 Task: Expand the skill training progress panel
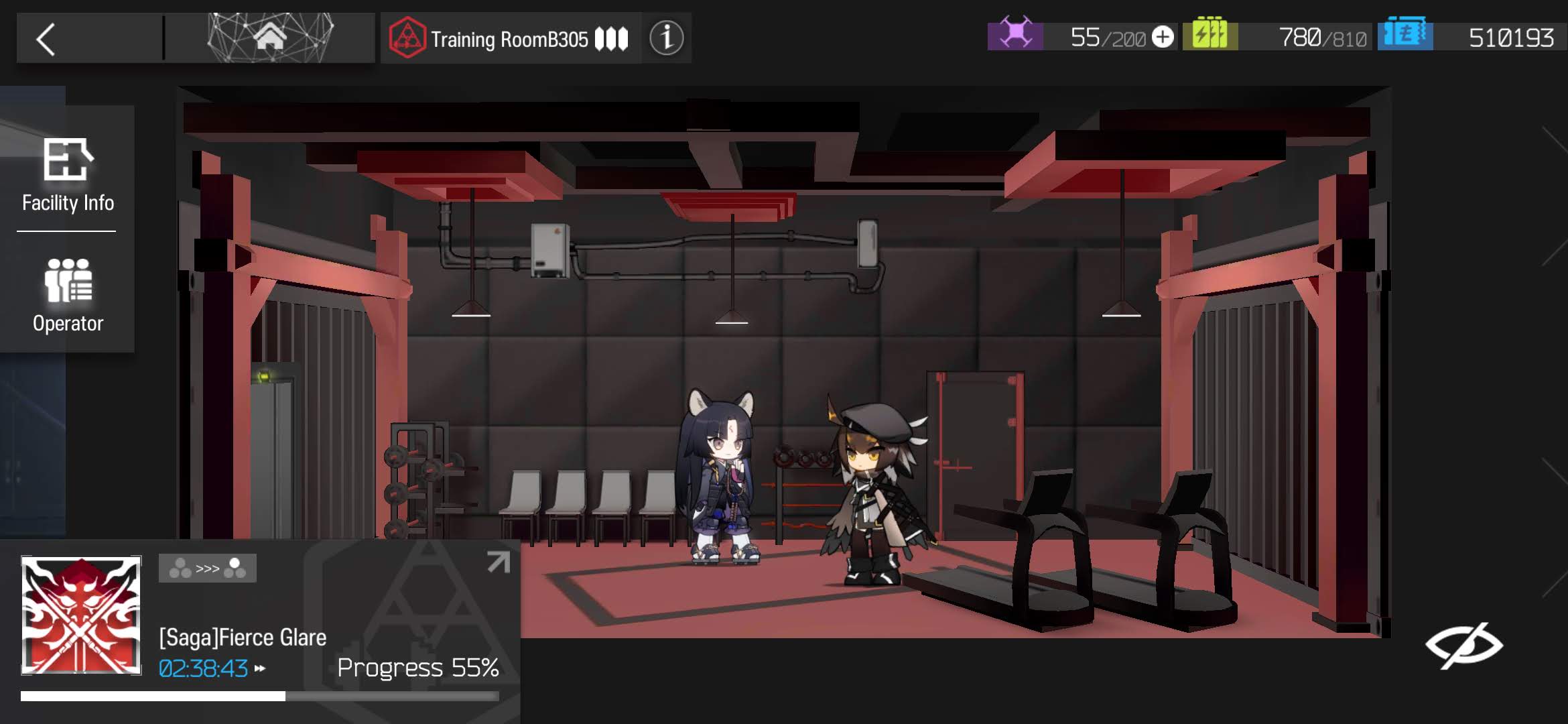(498, 562)
